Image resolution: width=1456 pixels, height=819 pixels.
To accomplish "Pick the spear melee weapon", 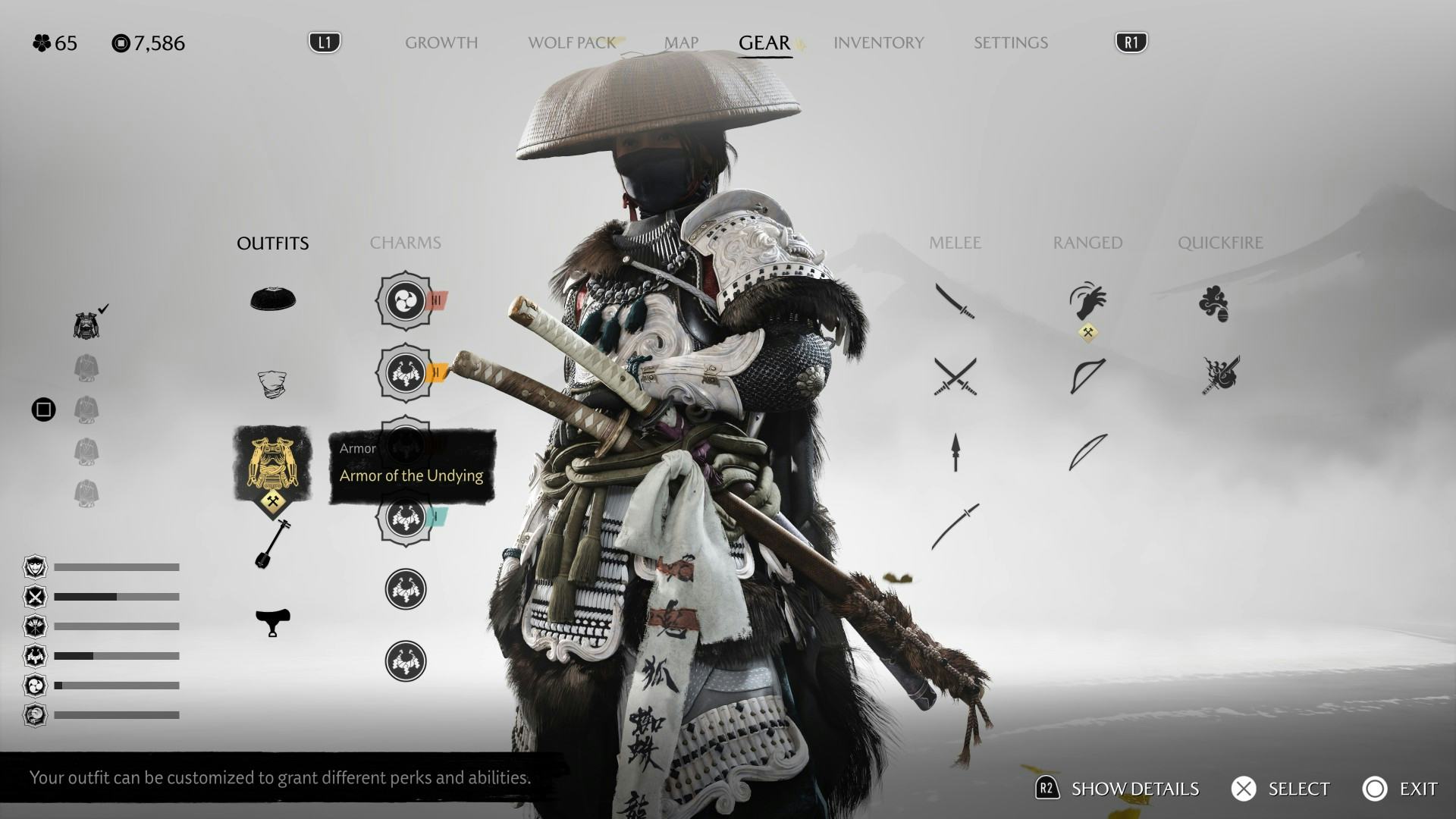I will (955, 452).
